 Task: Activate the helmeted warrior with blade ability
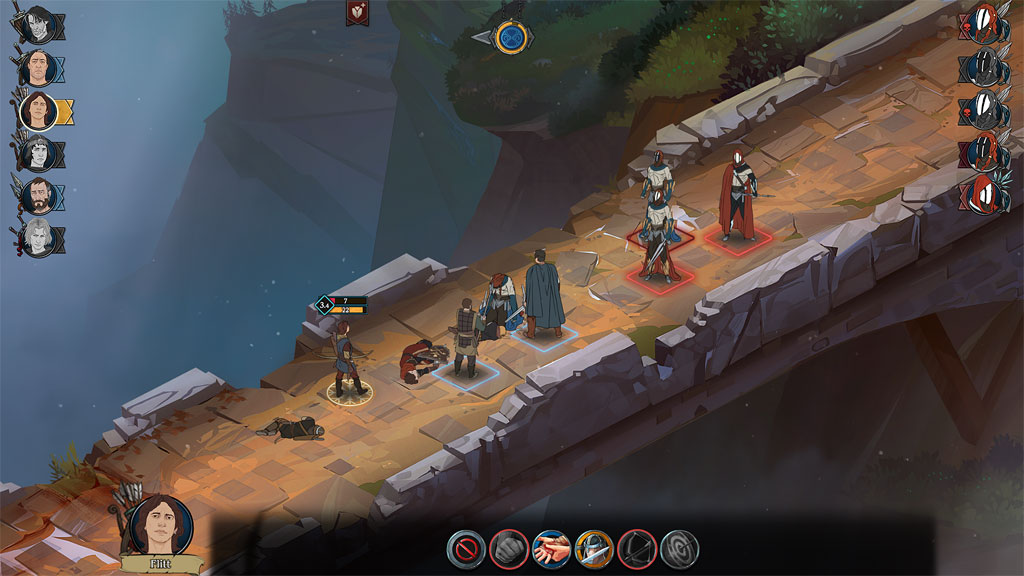click(594, 548)
